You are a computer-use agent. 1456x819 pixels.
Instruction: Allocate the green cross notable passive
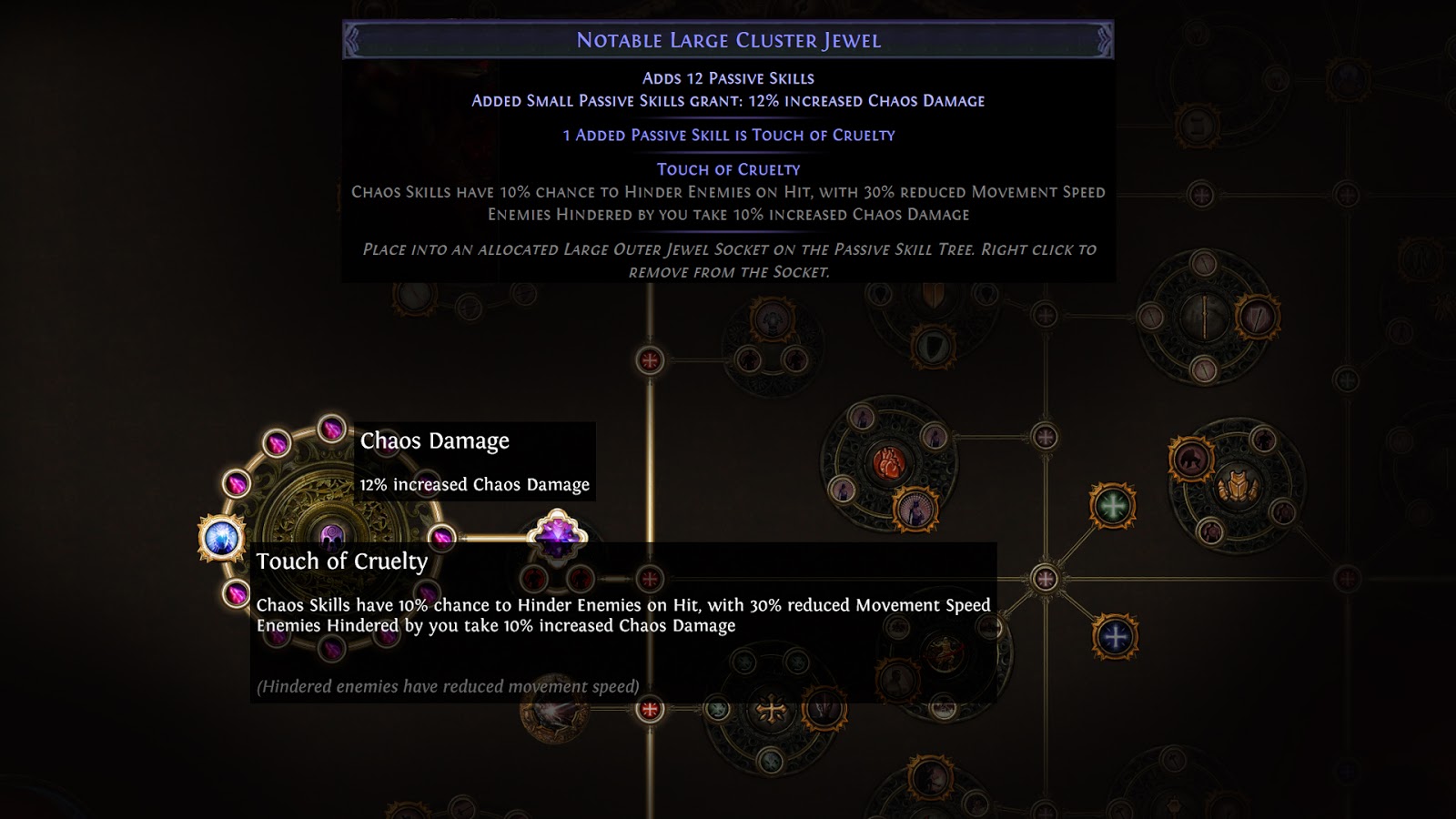[1111, 506]
